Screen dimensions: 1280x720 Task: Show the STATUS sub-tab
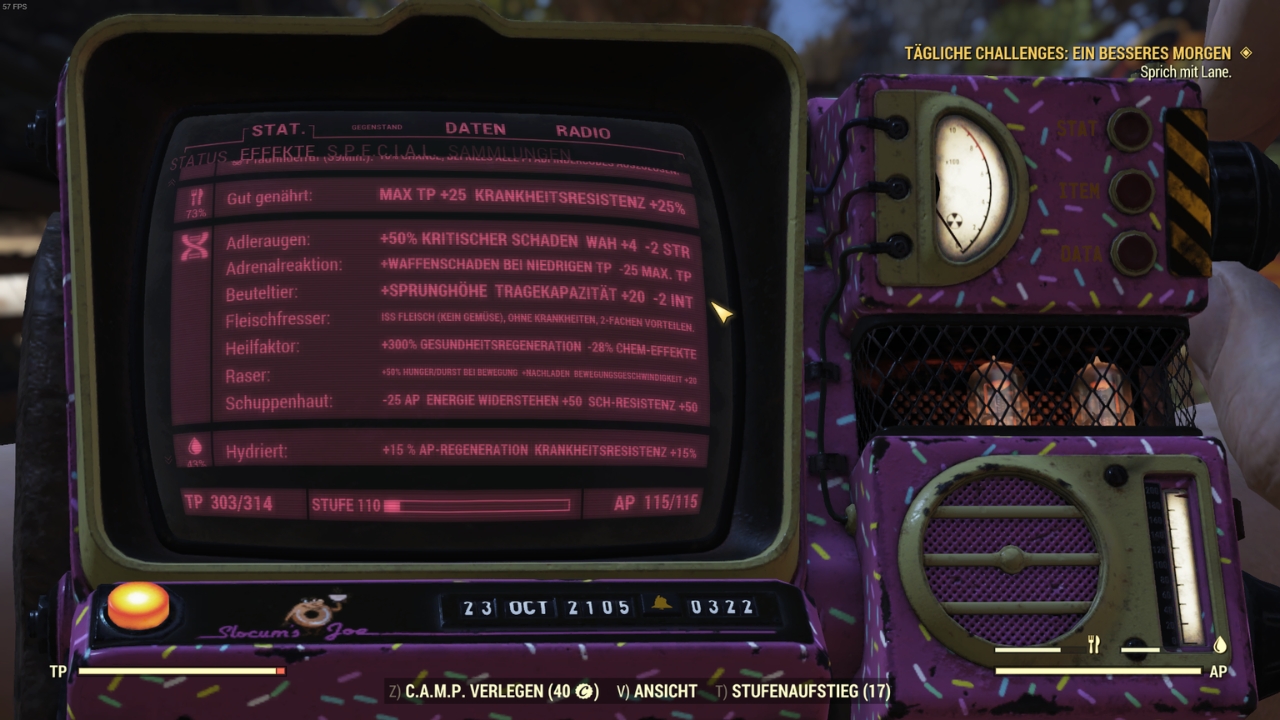[x=198, y=160]
